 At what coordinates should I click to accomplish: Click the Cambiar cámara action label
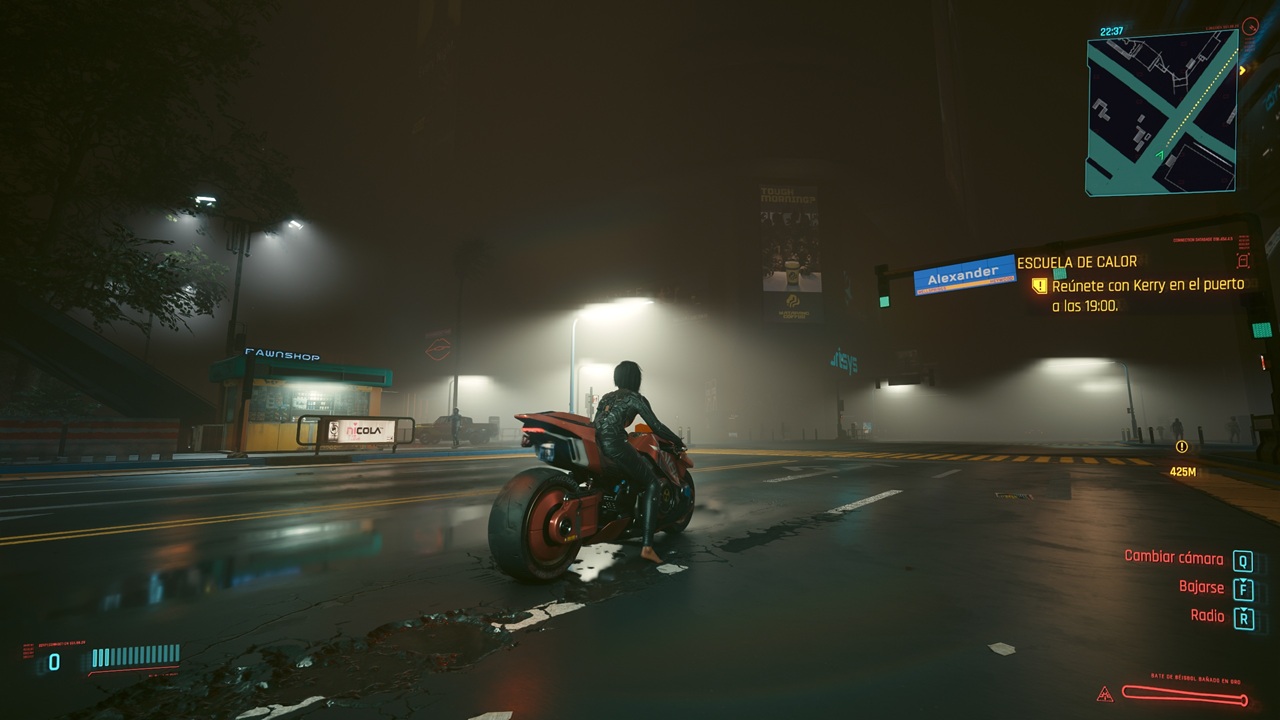1173,557
